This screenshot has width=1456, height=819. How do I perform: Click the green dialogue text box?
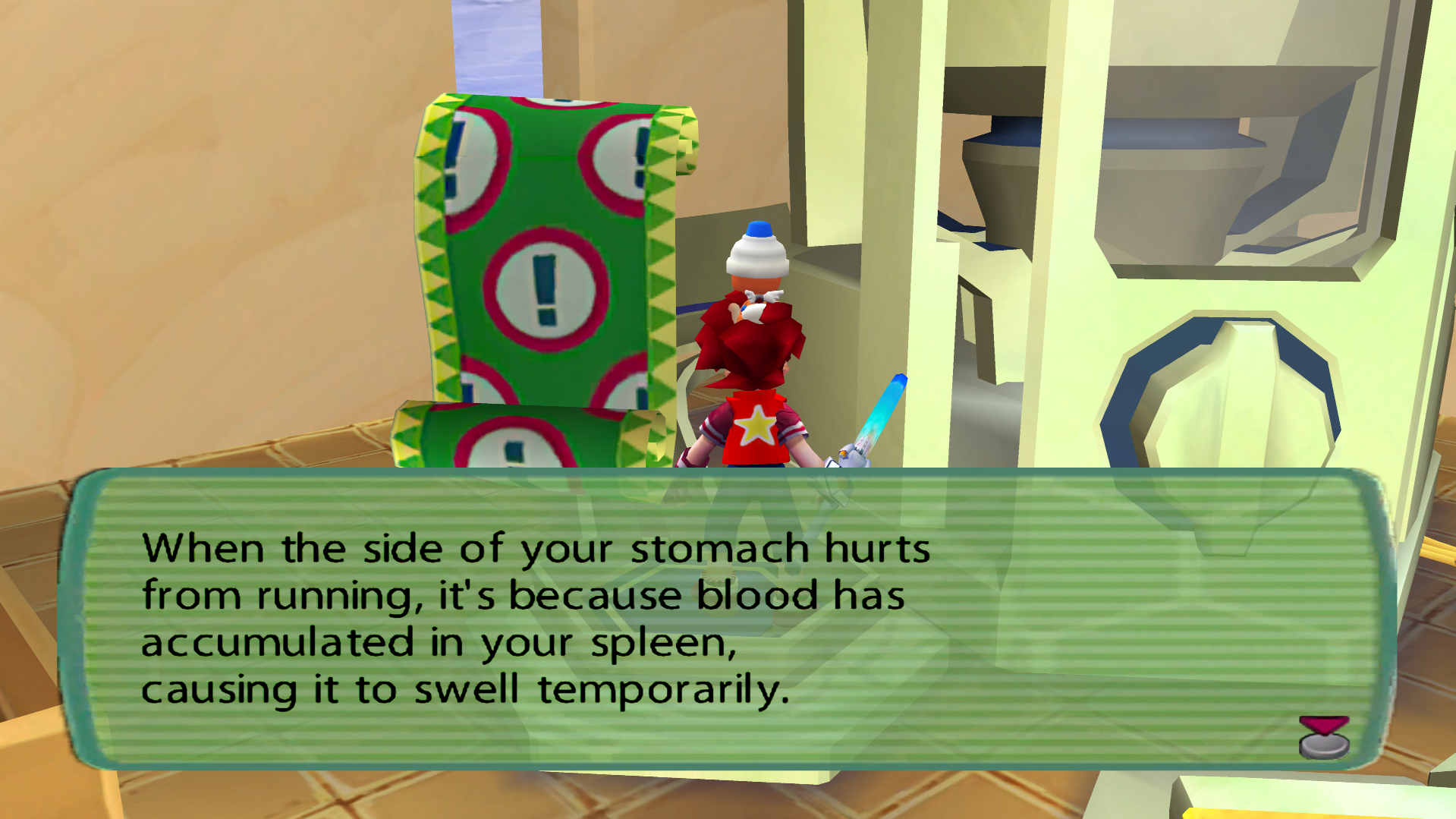(727, 619)
